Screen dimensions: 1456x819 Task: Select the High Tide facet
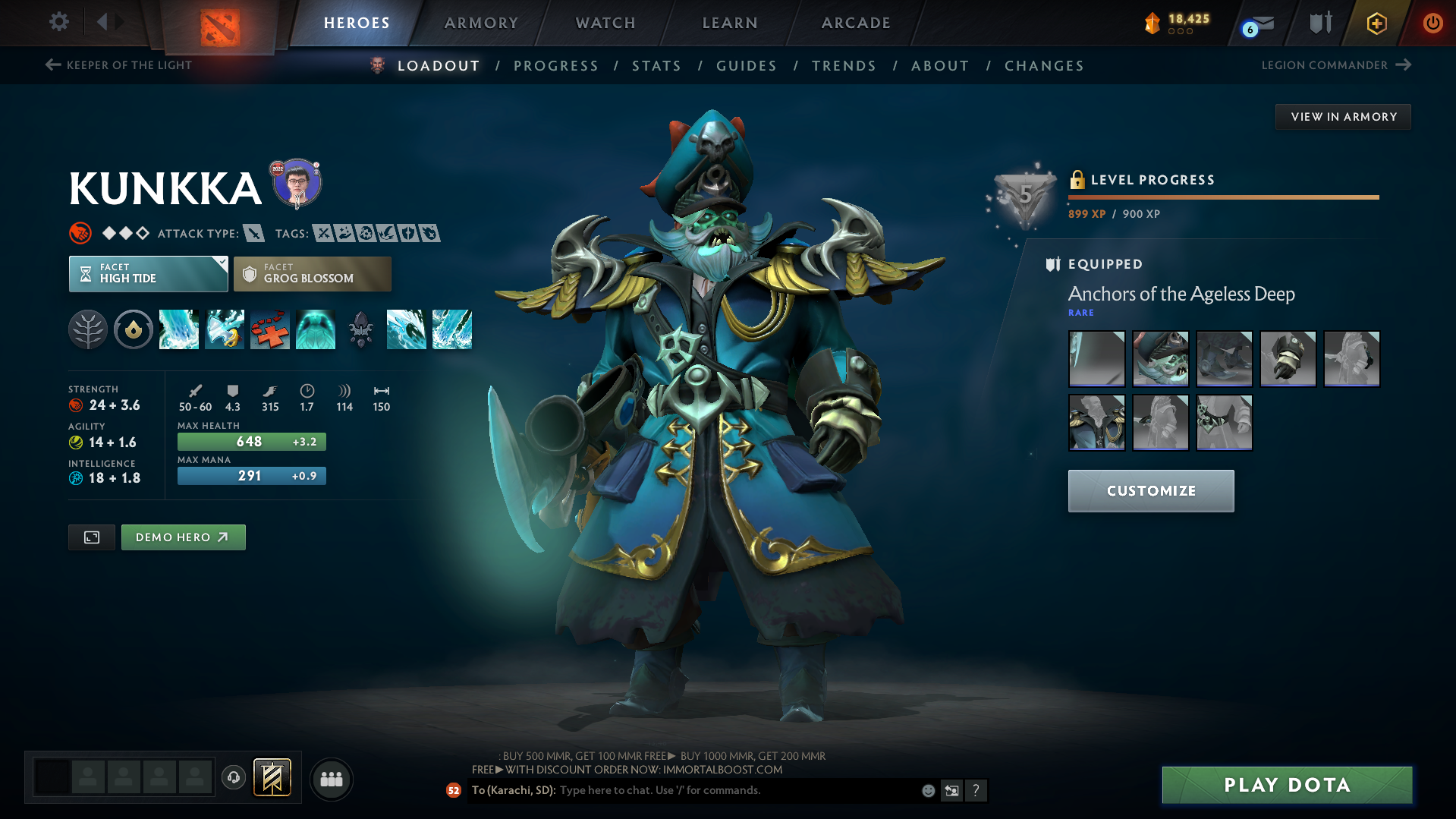[x=144, y=273]
